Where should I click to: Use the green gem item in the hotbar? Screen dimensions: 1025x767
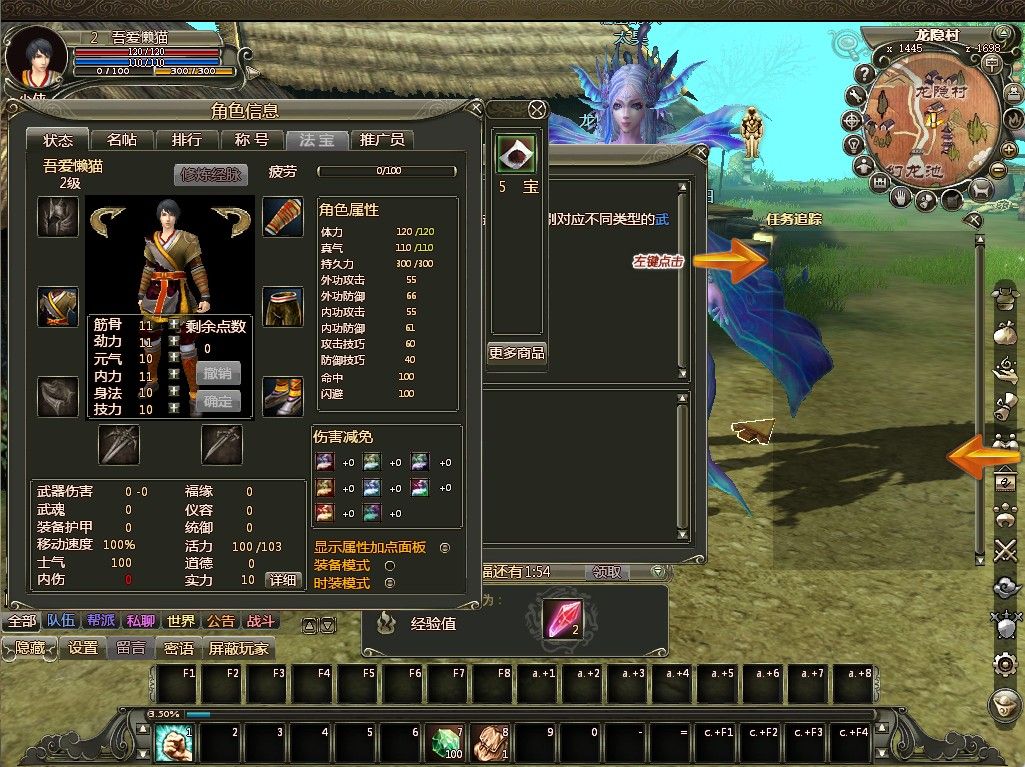click(446, 743)
